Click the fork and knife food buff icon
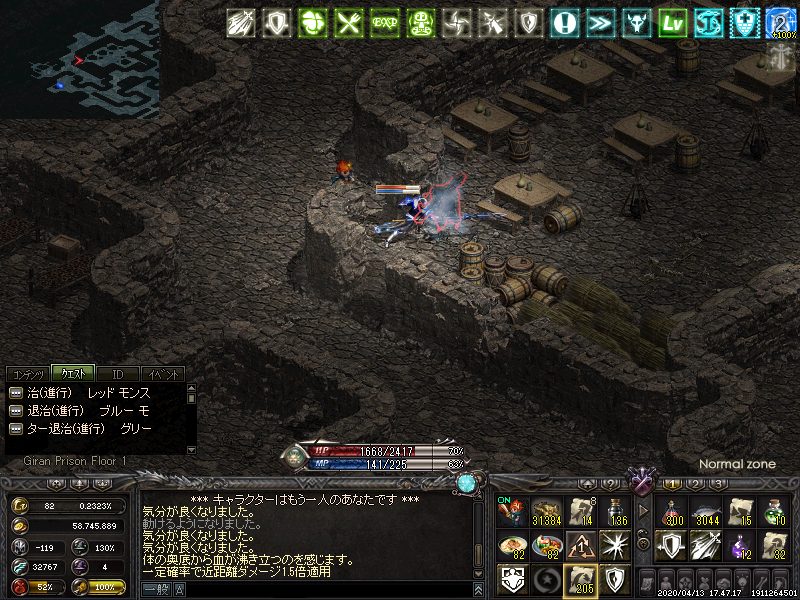The width and height of the screenshot is (800, 600). tap(349, 23)
